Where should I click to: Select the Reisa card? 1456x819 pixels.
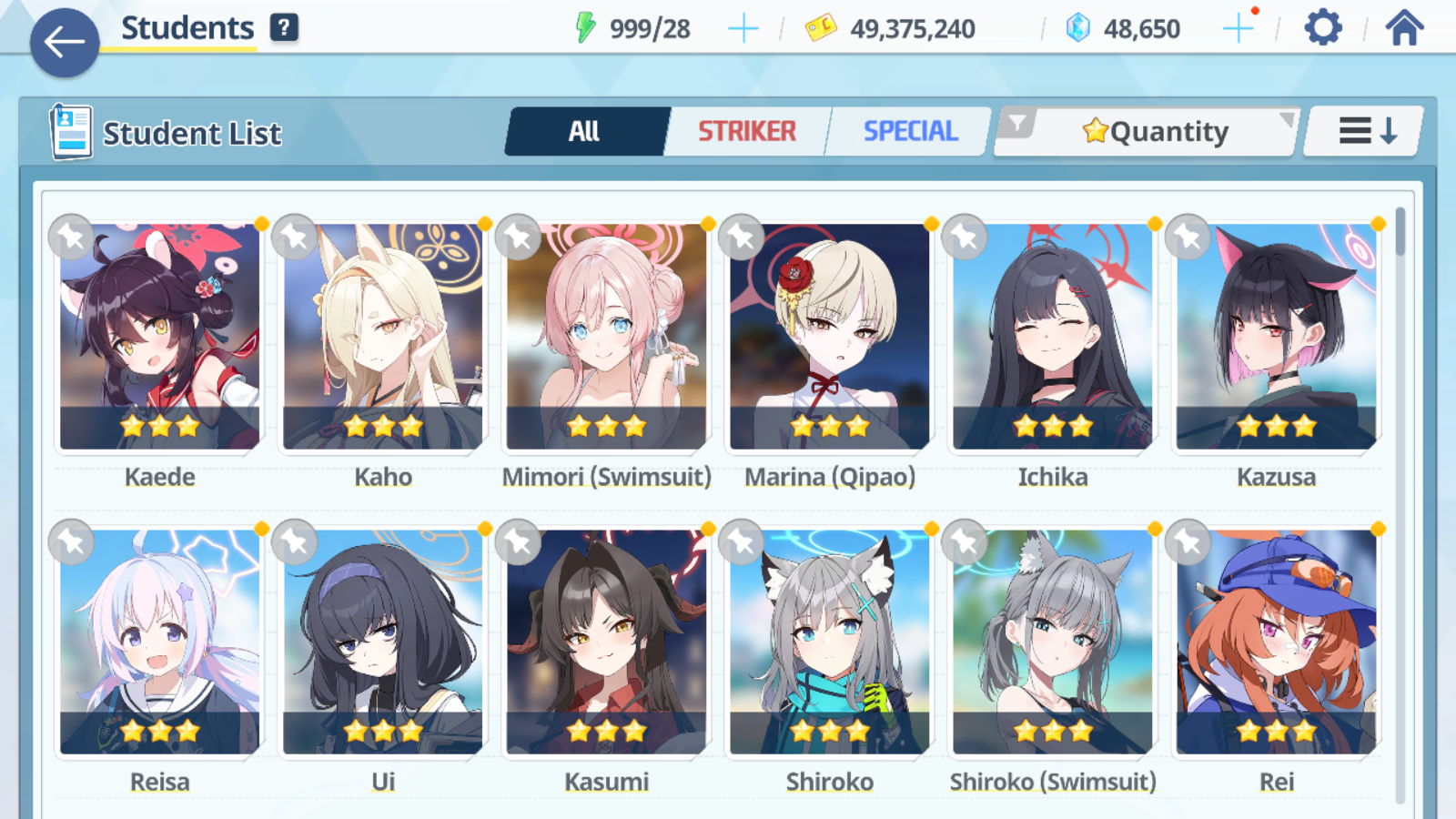[160, 642]
